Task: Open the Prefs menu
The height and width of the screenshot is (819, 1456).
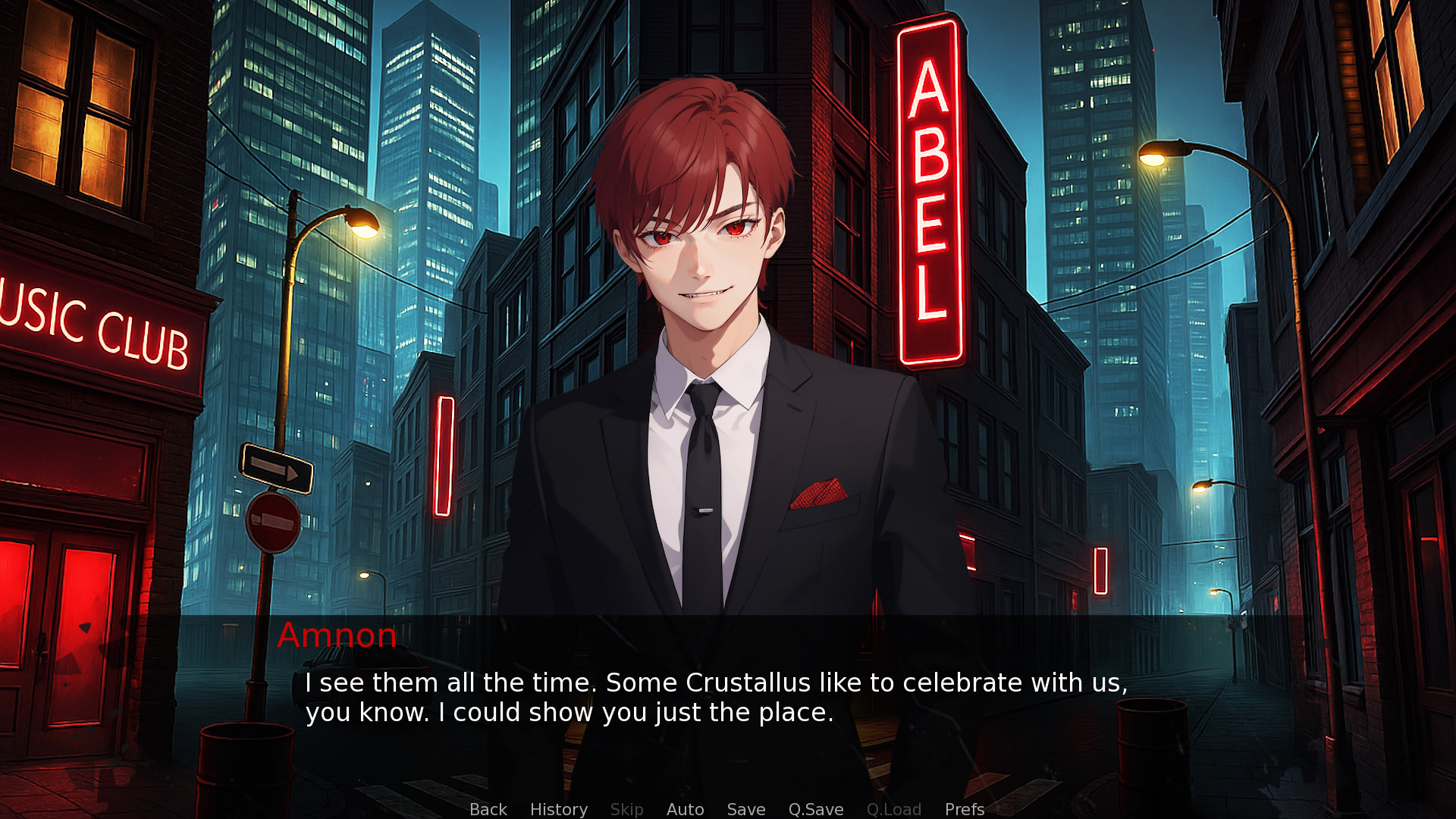Action: 964,809
